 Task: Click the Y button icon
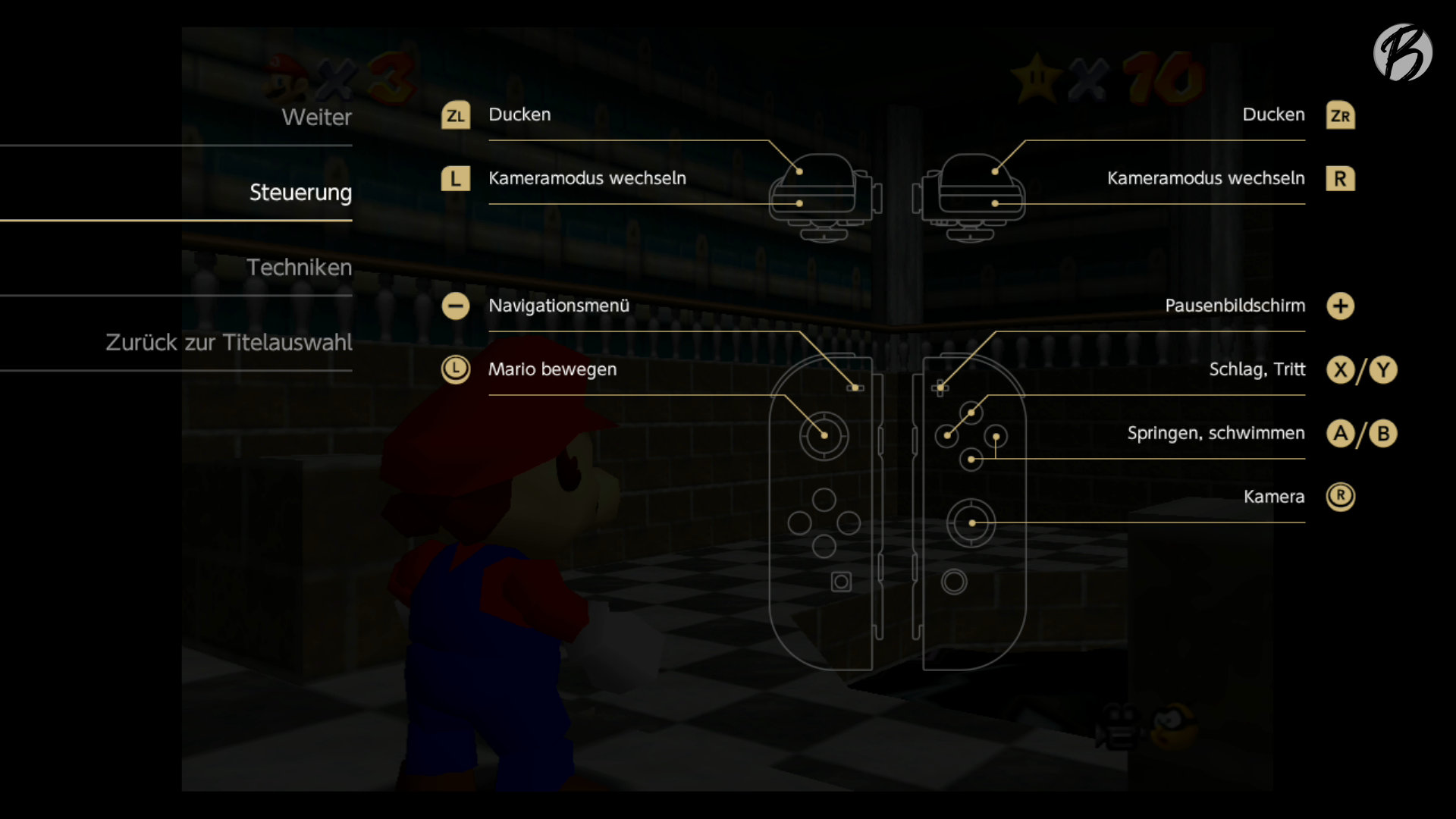click(x=1384, y=370)
